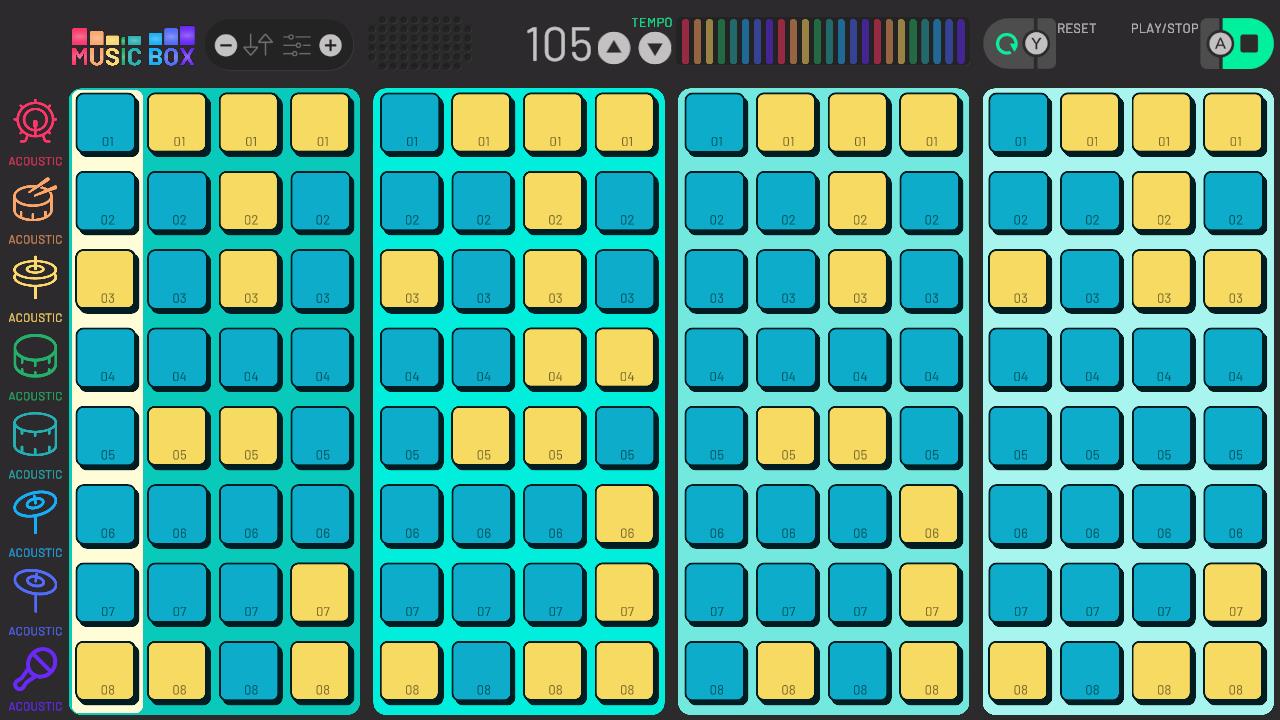
Task: Select the teal acoustic snare drum icon
Action: pyautogui.click(x=35, y=435)
